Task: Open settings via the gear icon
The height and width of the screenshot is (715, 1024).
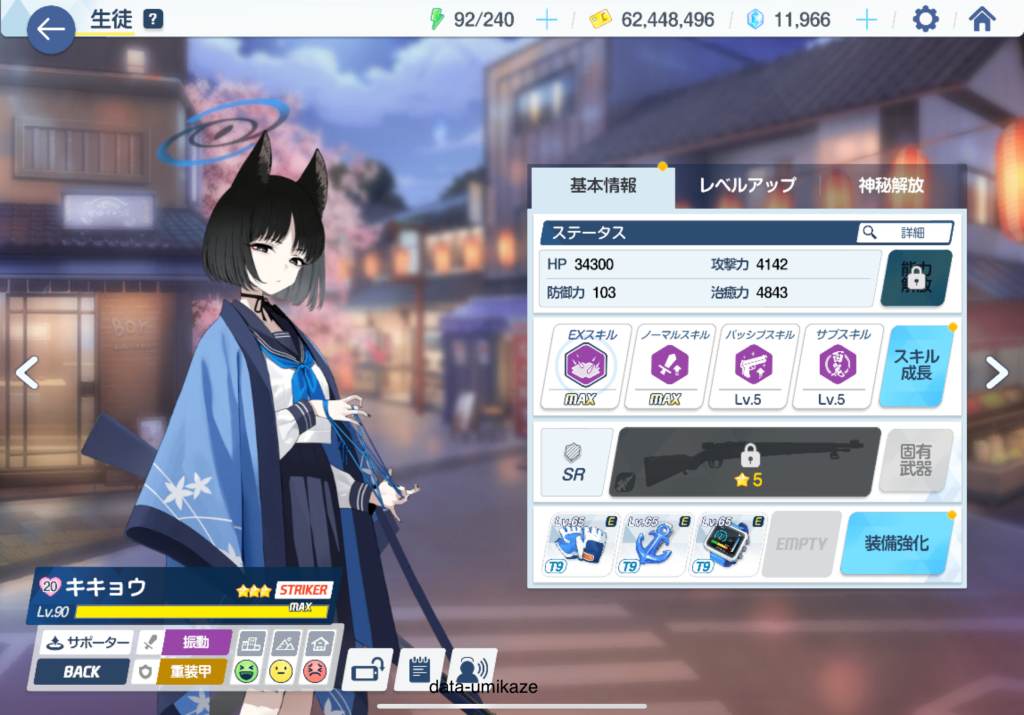Action: [x=926, y=19]
